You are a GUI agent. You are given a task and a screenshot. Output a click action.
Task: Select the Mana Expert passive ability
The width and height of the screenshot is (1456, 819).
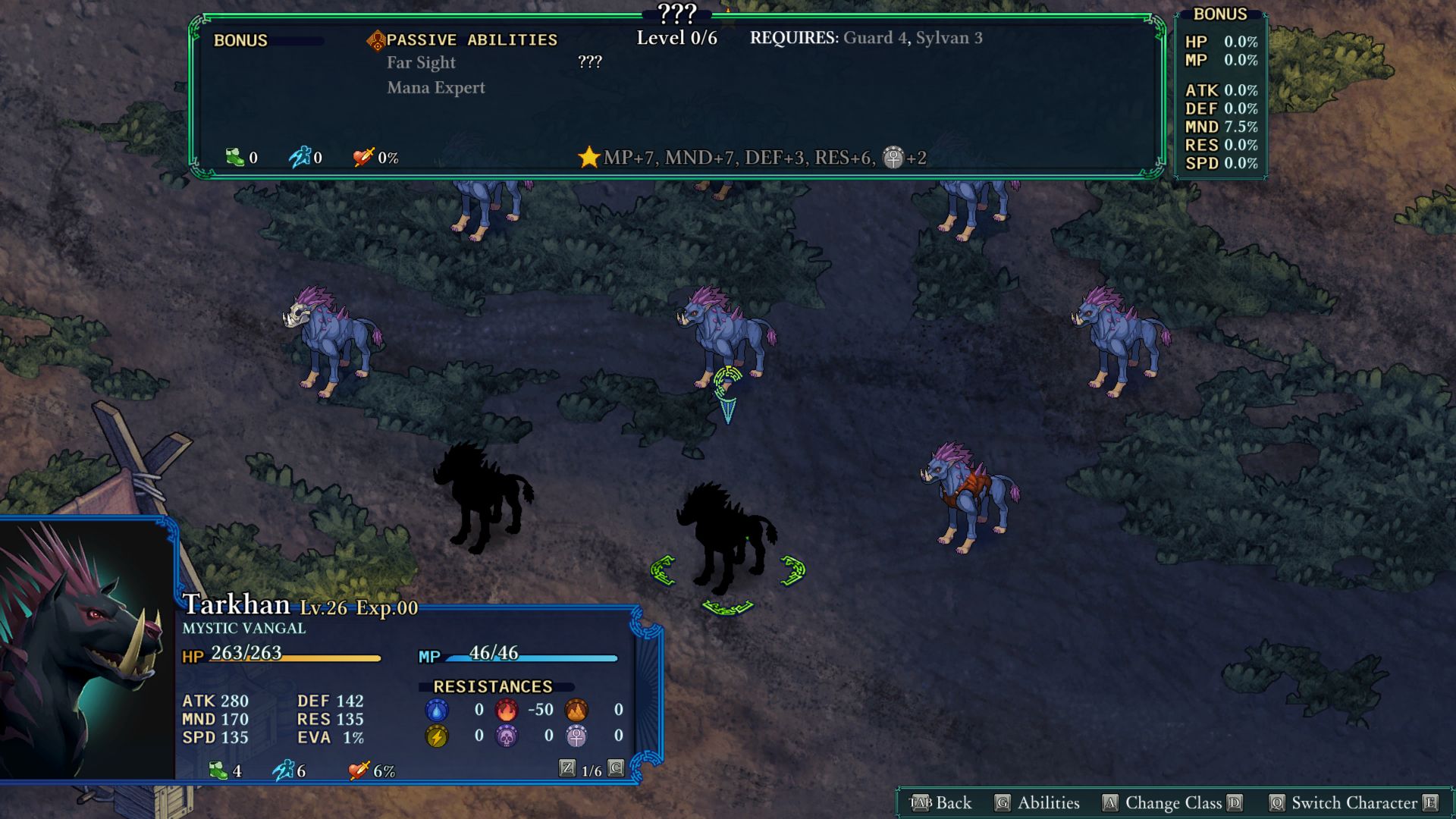click(436, 88)
